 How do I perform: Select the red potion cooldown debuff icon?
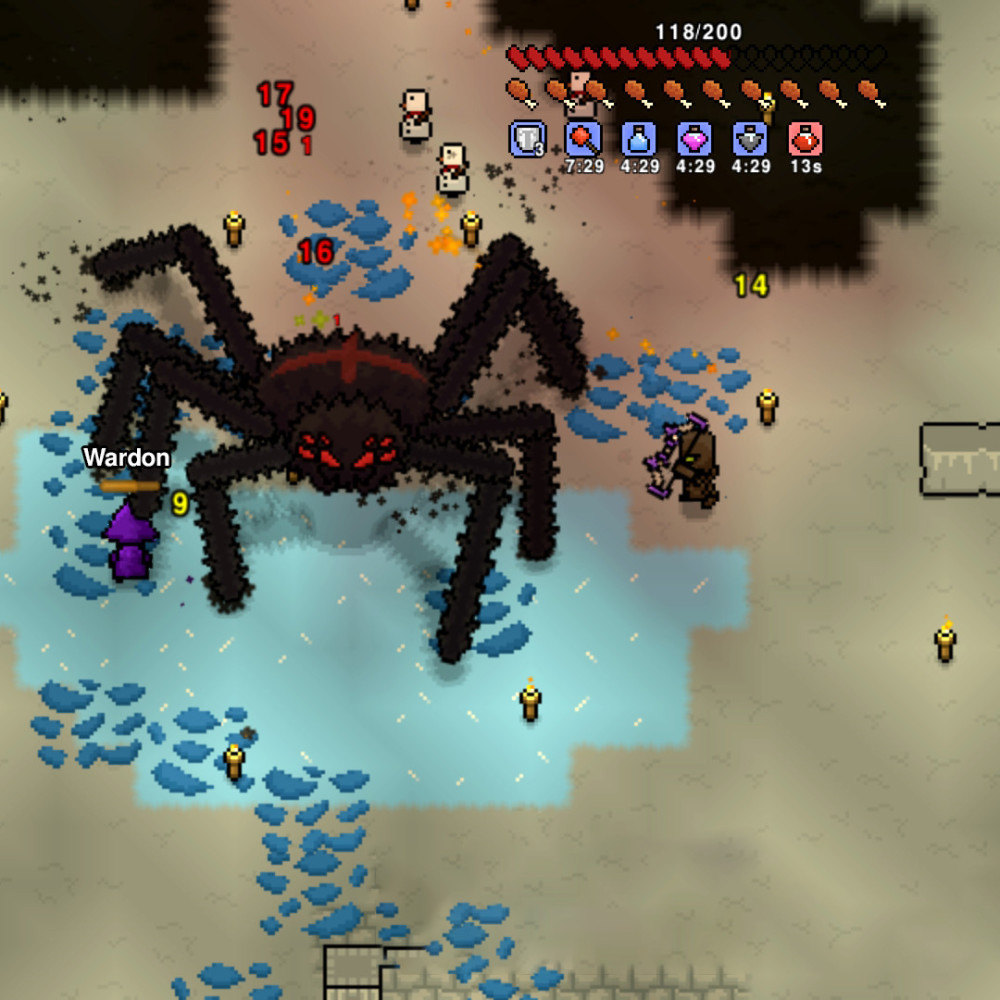805,139
